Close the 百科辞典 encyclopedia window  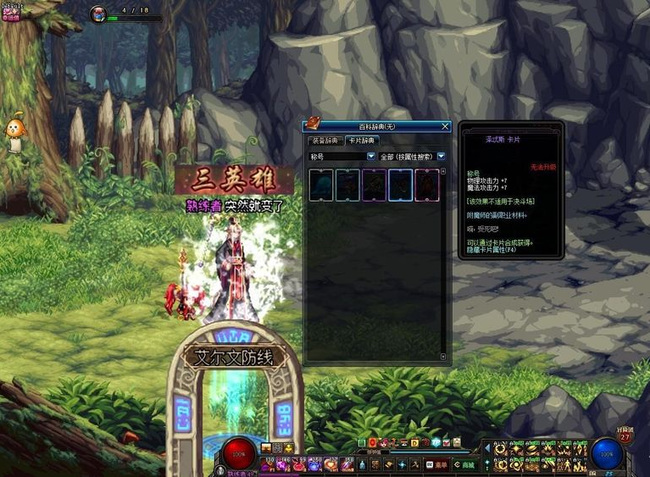[x=446, y=127]
